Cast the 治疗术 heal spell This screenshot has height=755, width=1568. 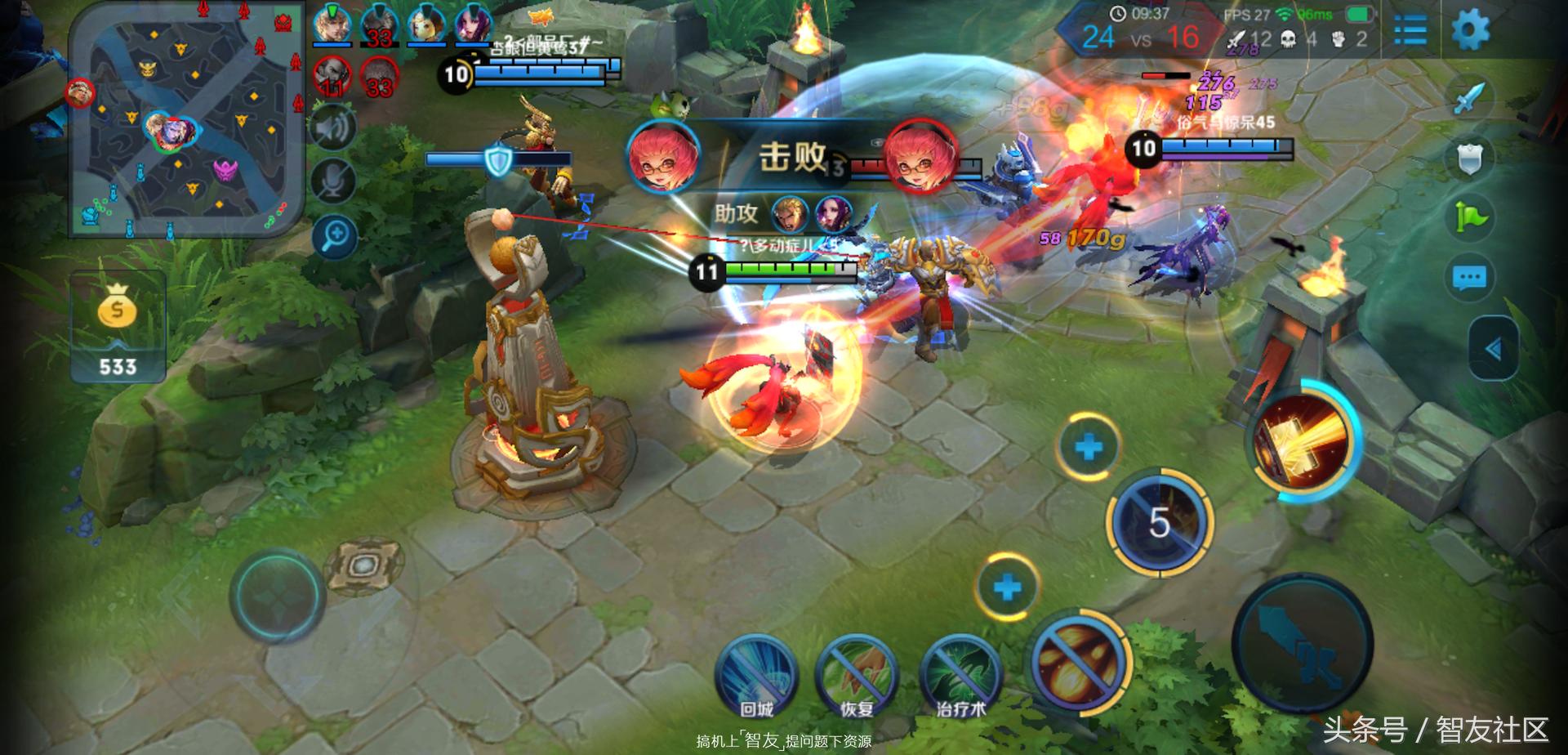coord(960,677)
